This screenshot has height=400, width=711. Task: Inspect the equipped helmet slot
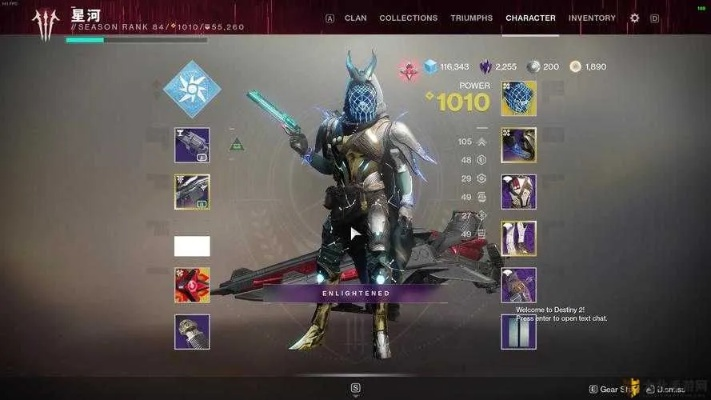pos(518,98)
